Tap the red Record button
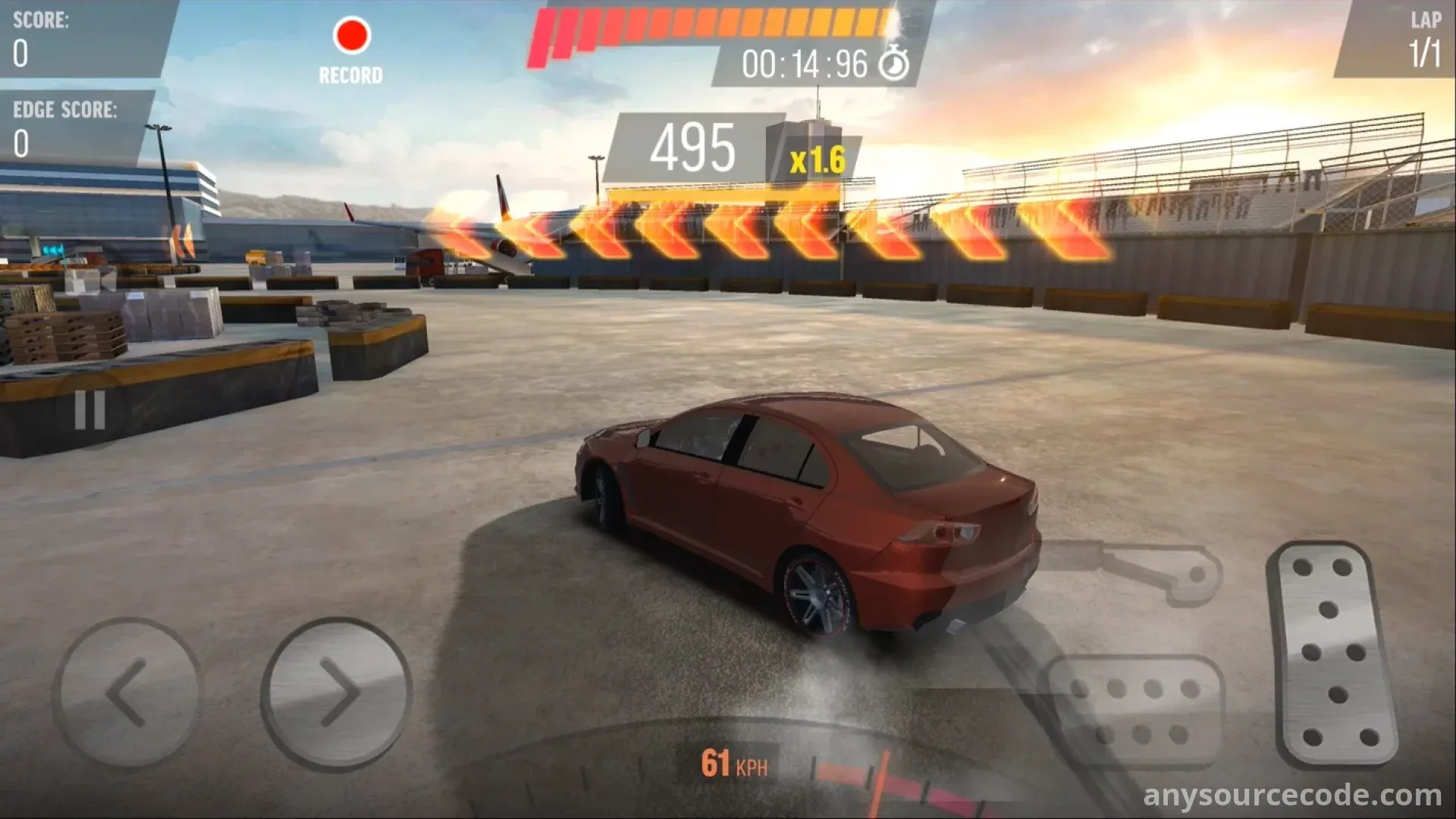1456x819 pixels. point(351,36)
